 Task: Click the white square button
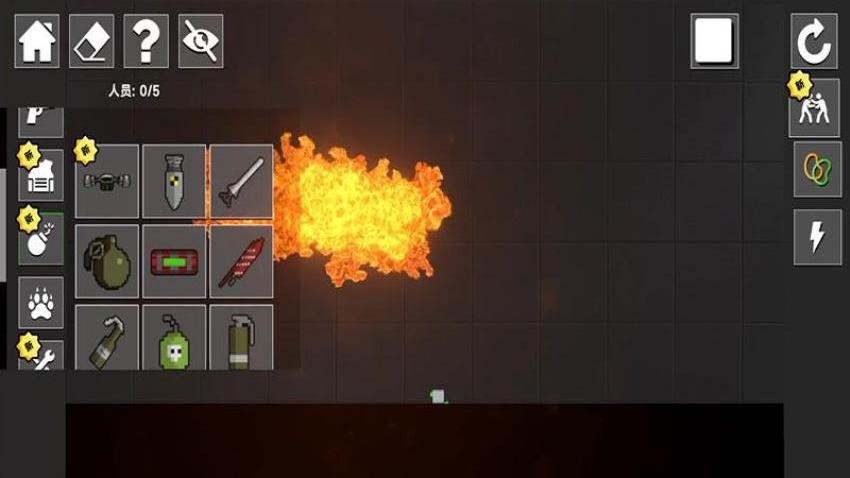(x=714, y=41)
